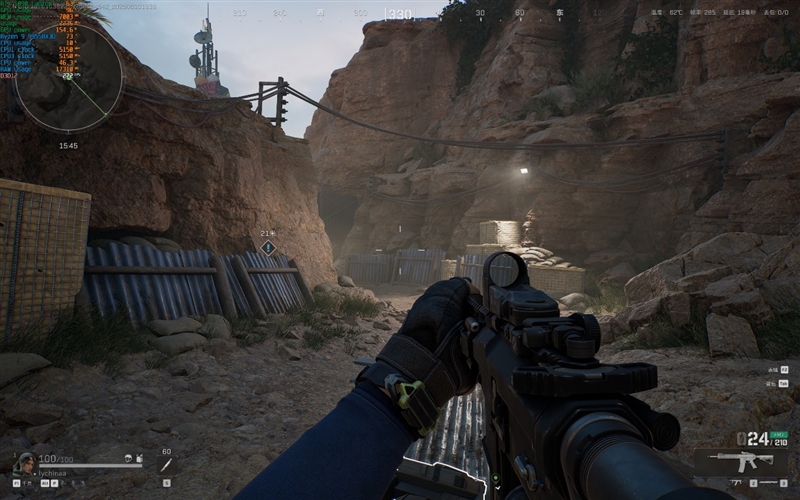This screenshot has height=500, width=800.
Task: Select the diamond objective marker with exclamation
Action: [268, 247]
